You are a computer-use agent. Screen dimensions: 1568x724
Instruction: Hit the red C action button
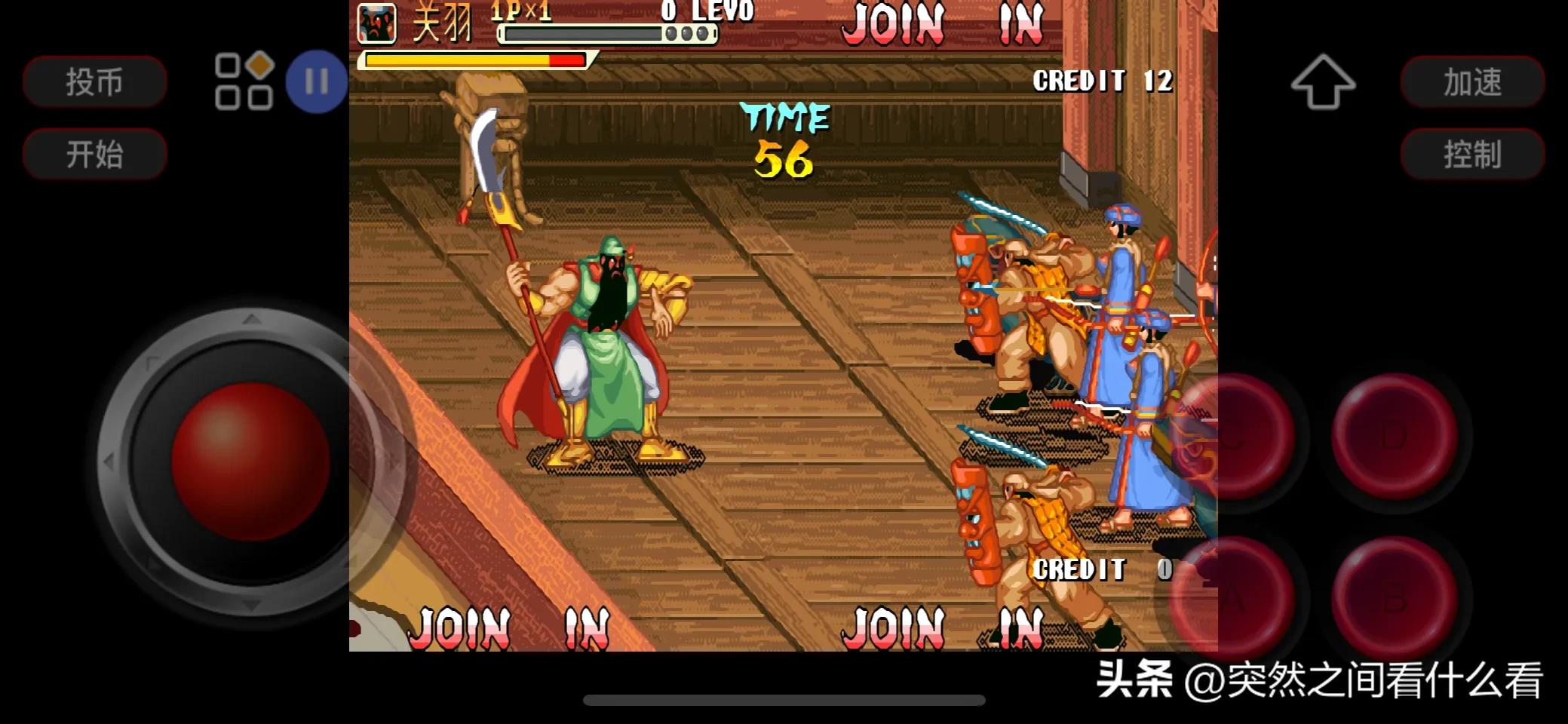click(1233, 436)
